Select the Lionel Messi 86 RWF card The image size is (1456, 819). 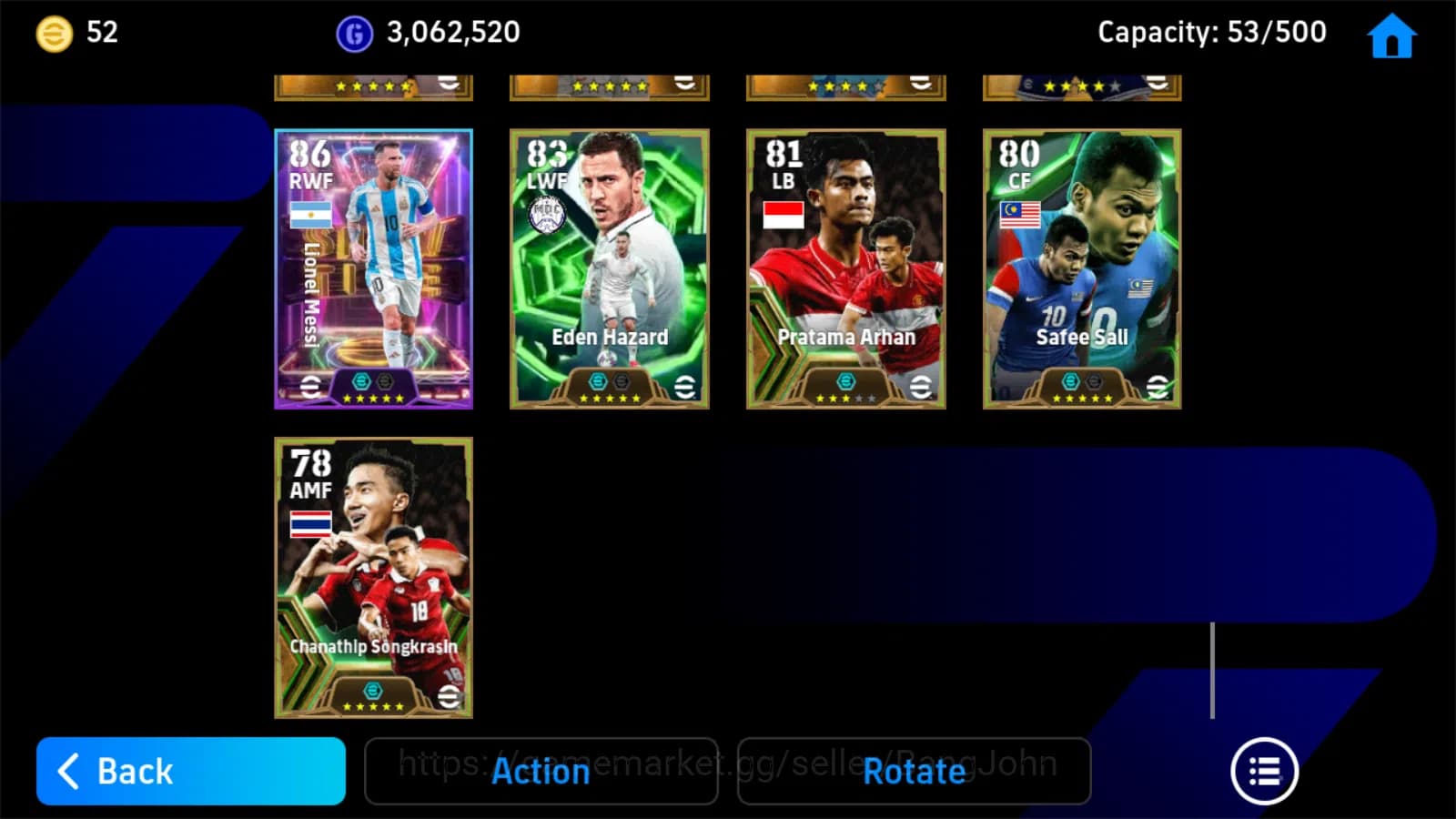pyautogui.click(x=372, y=268)
